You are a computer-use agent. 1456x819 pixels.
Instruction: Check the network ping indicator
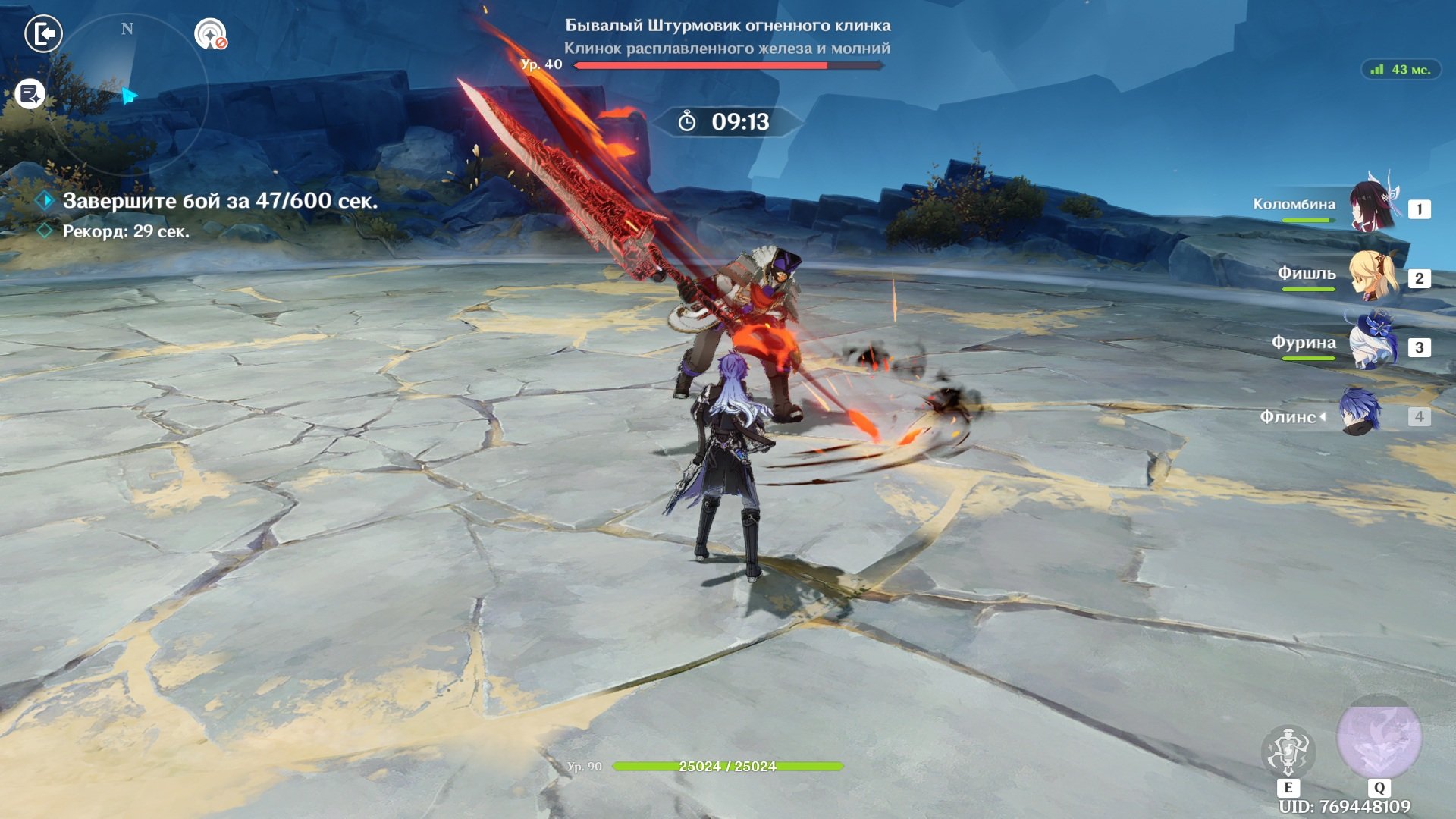(x=1401, y=70)
